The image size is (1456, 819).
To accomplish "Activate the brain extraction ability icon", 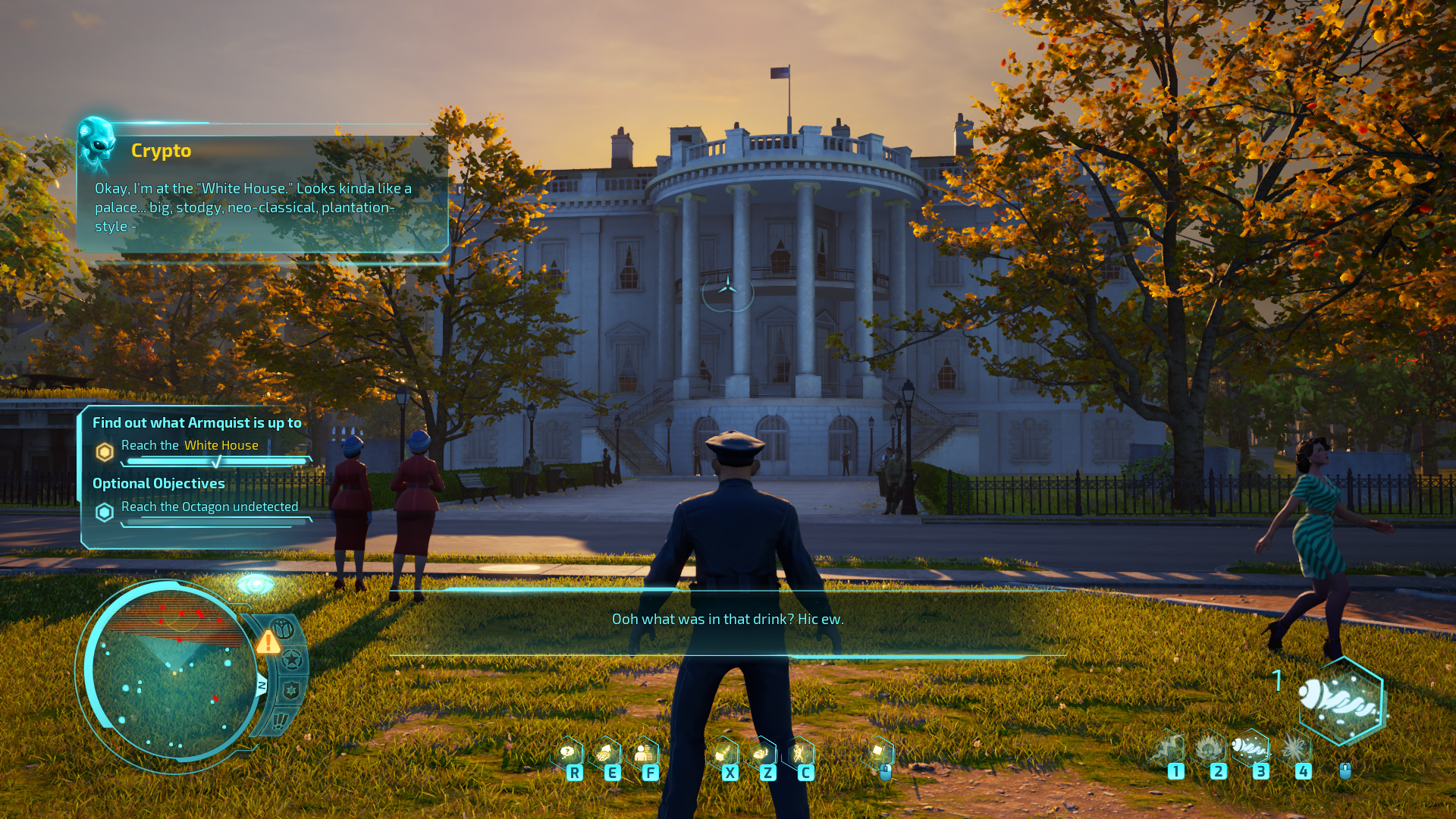I will point(605,752).
